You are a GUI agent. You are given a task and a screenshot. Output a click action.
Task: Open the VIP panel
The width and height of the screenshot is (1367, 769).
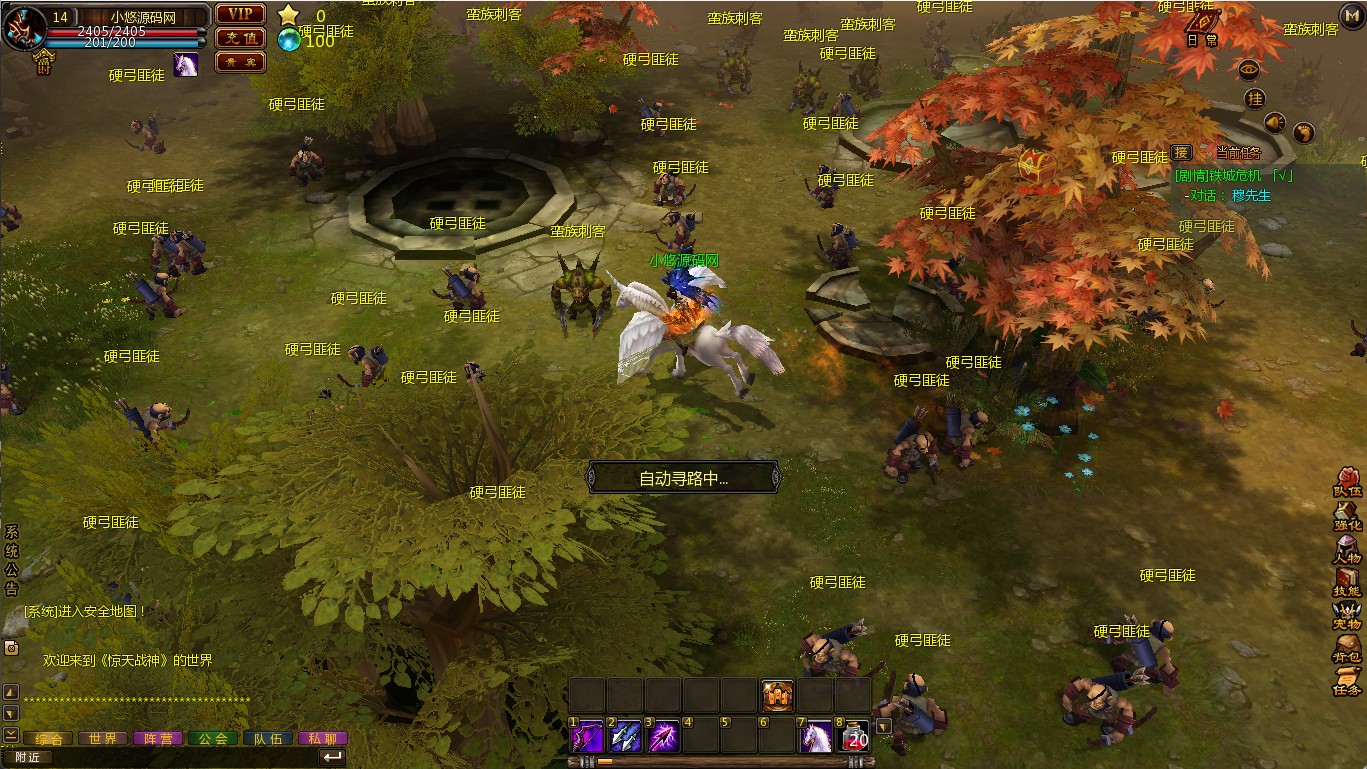[x=240, y=14]
